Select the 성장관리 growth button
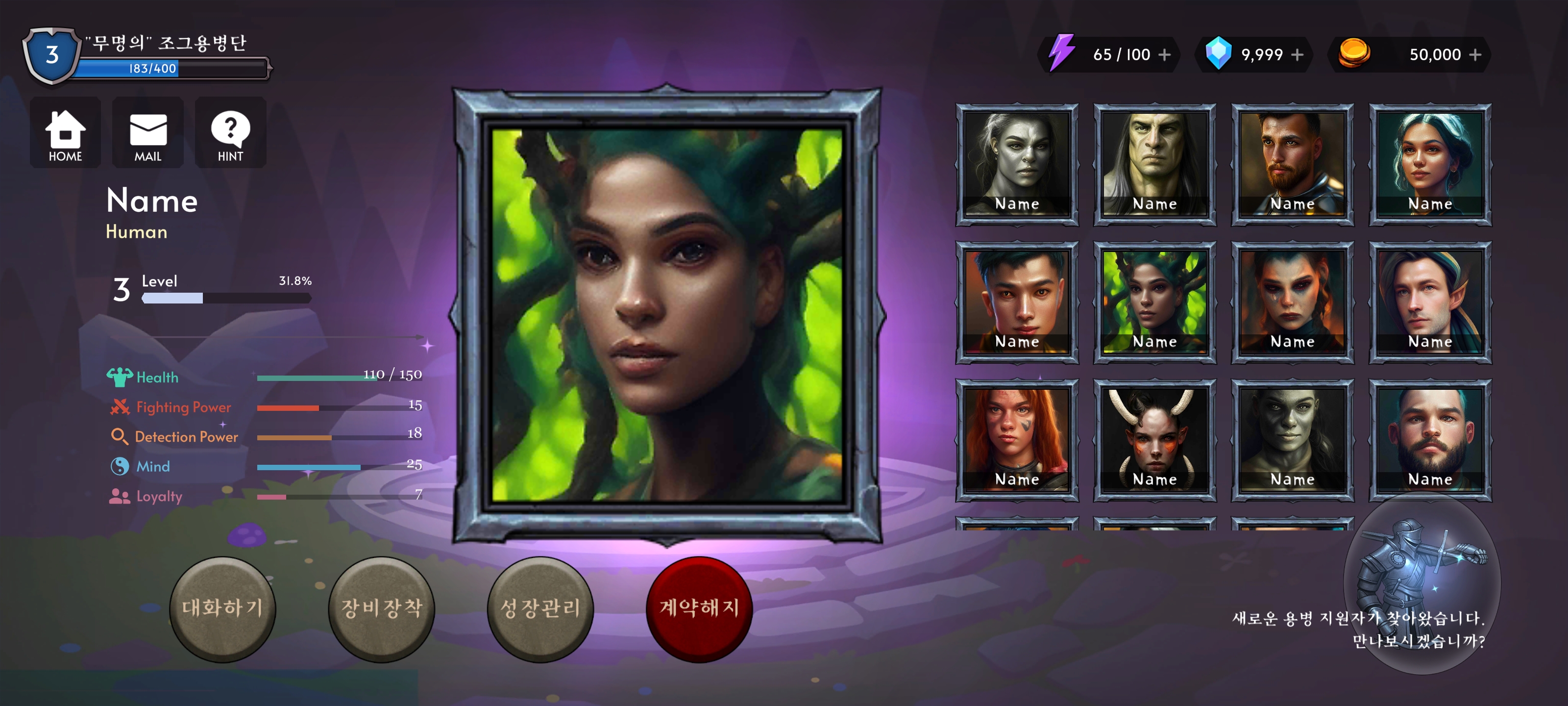 pos(540,608)
